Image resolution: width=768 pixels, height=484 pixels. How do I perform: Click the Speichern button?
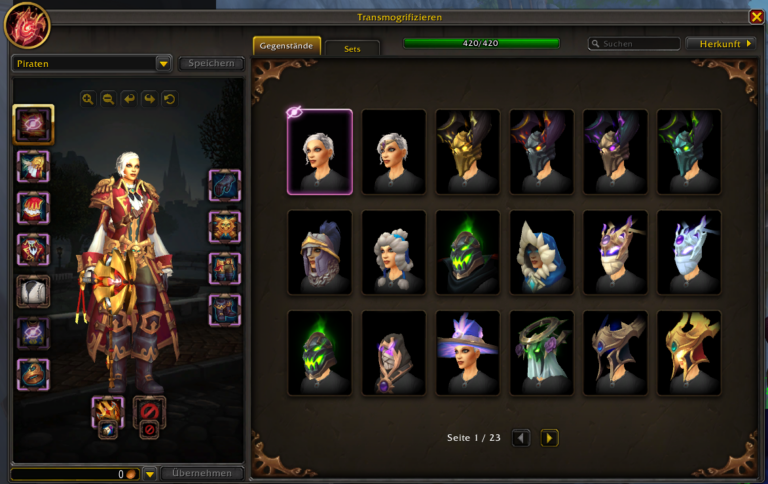[211, 64]
